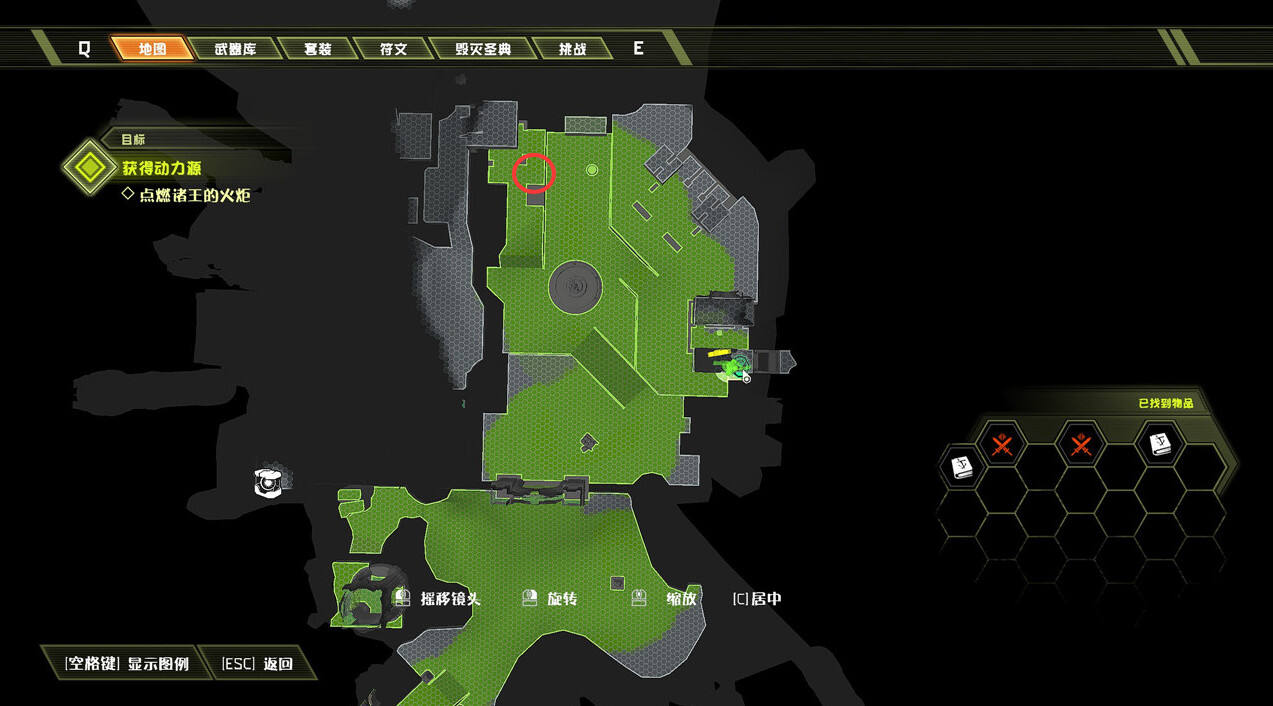
Task: Click the 获得动力源 objective tracker
Action: point(162,168)
